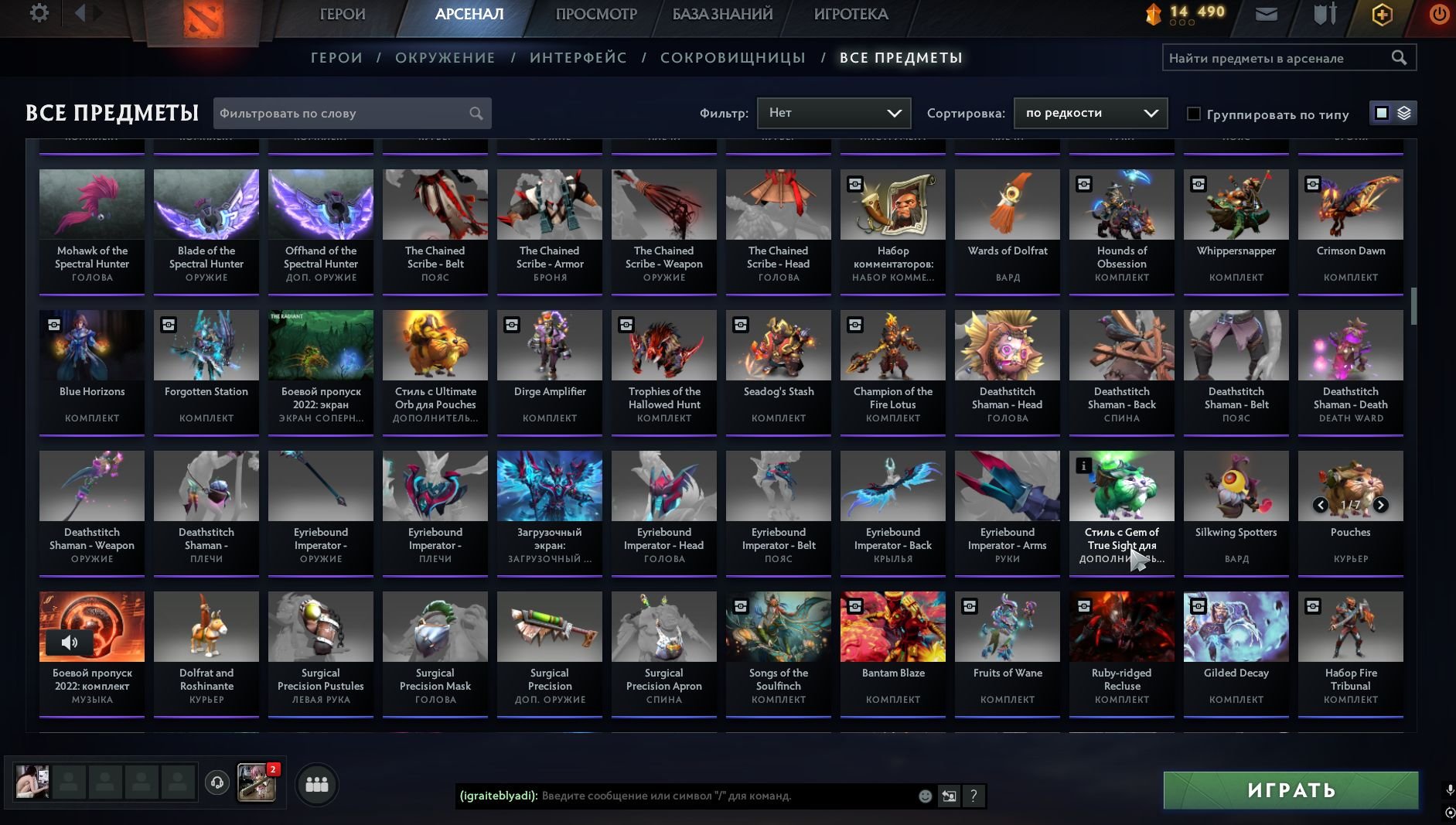Open the emoji picker in chat
Screen dimensions: 1456x825
click(923, 796)
